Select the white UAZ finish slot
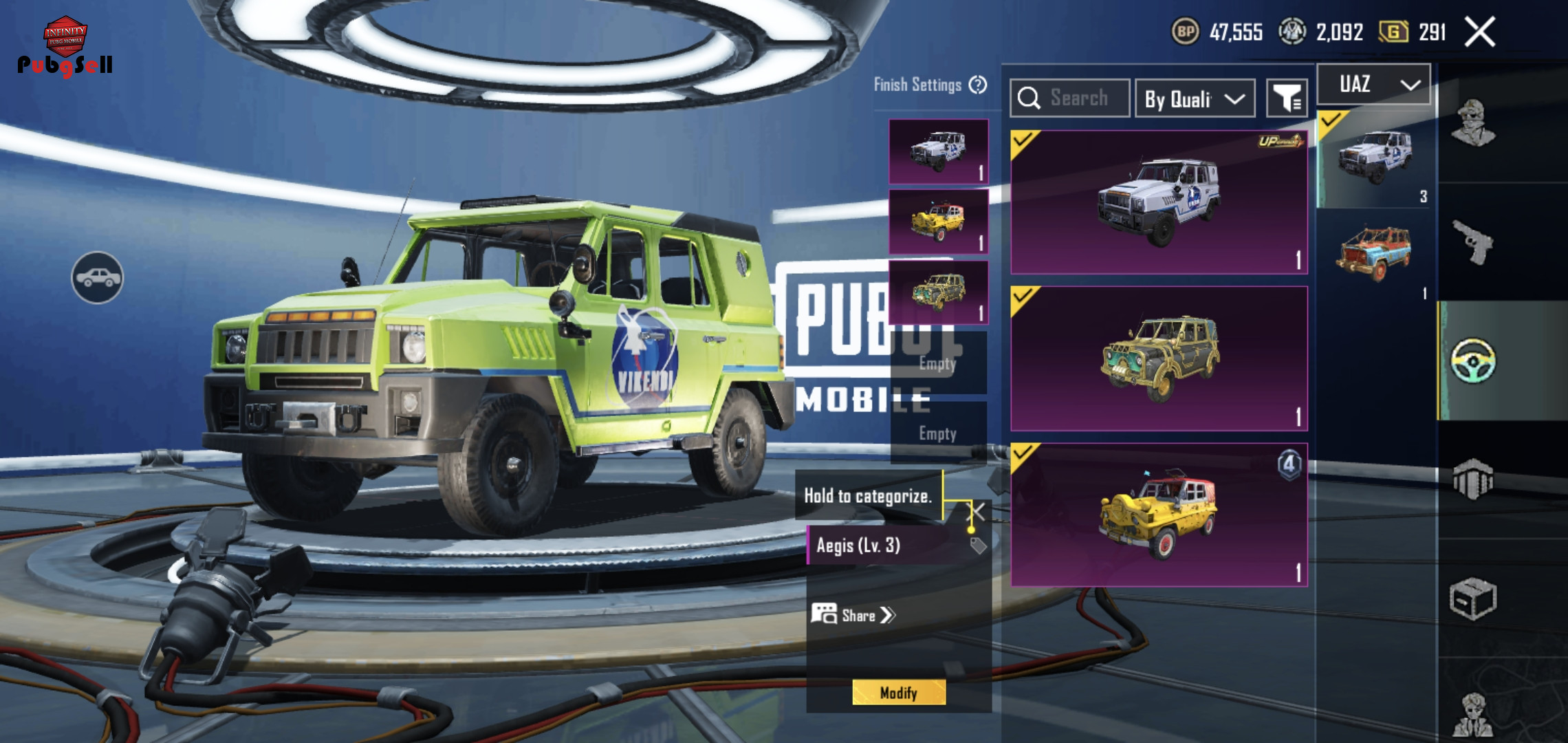Viewport: 1568px width, 743px height. (938, 151)
